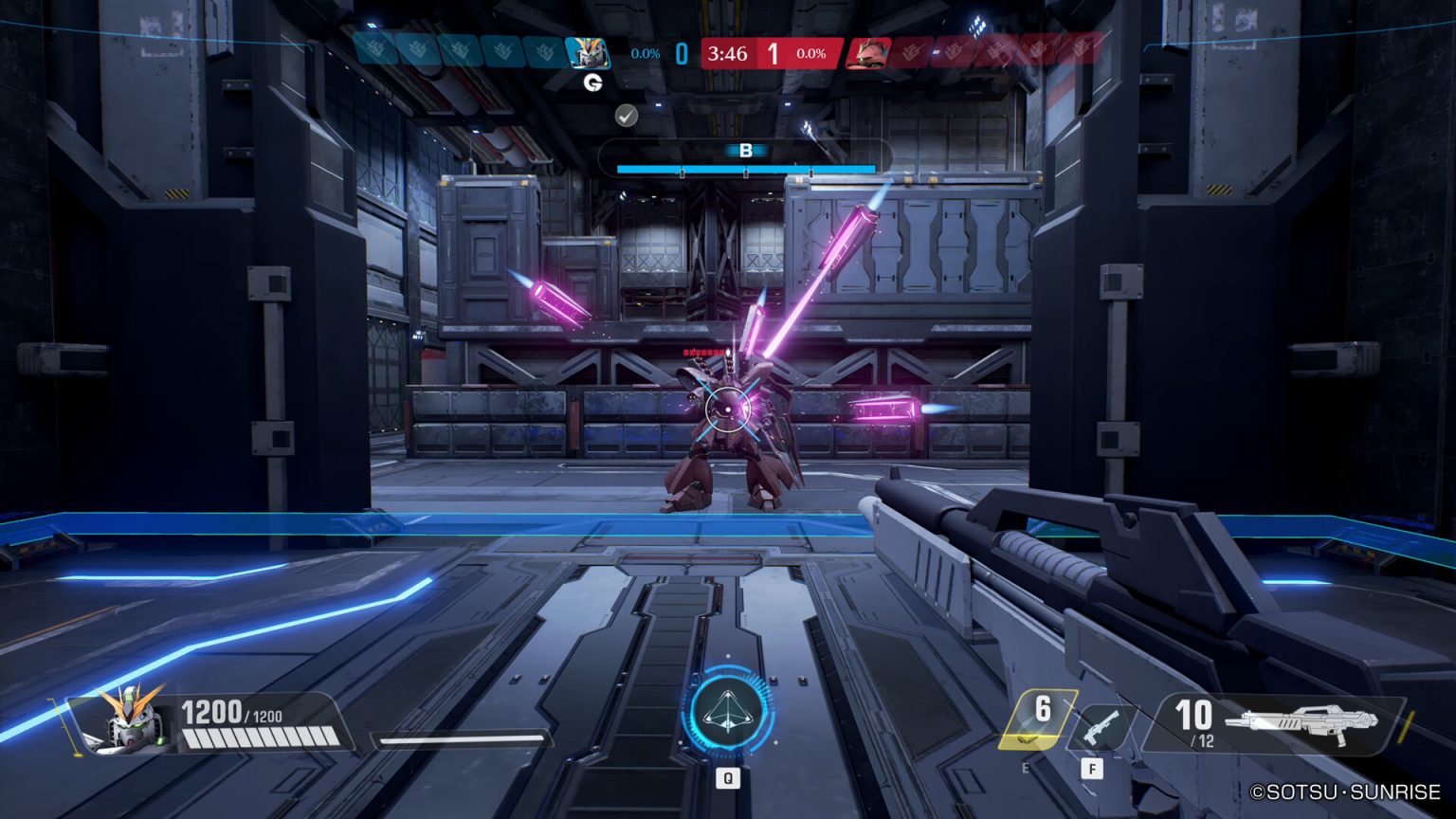
Task: Select the blue team Gundam portrait icon
Action: pyautogui.click(x=589, y=53)
